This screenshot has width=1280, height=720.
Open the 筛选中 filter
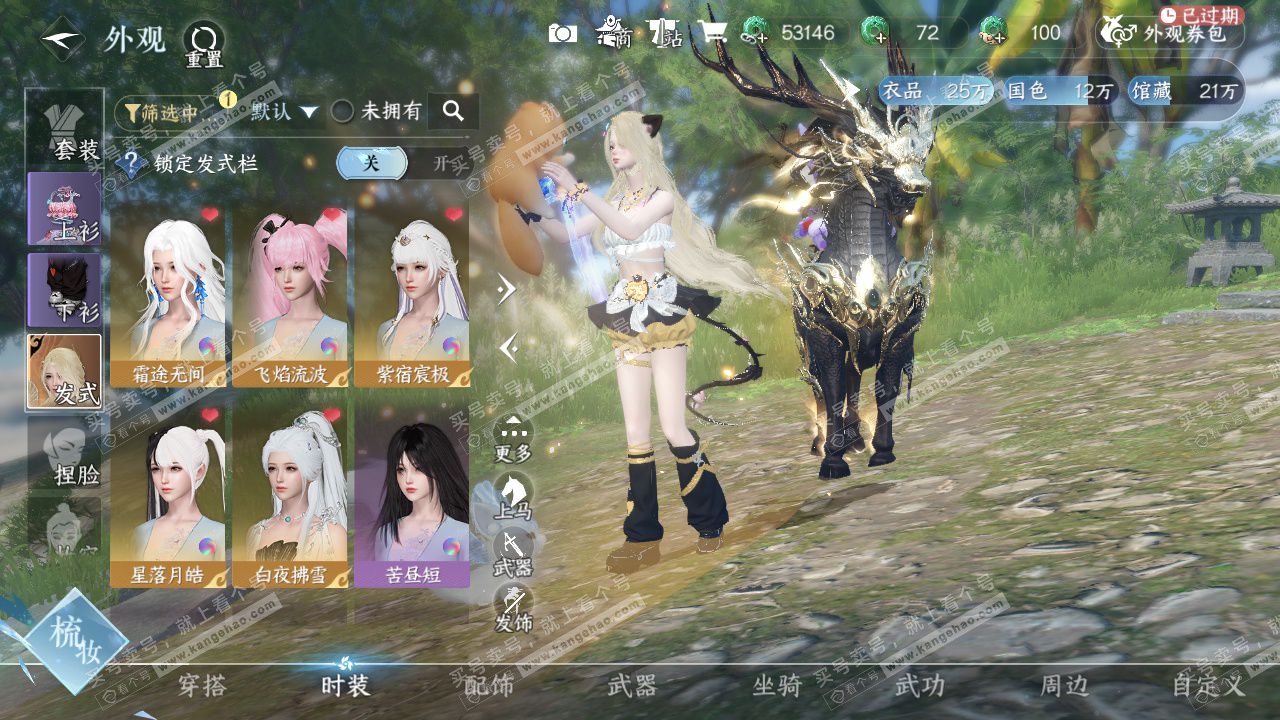(161, 112)
